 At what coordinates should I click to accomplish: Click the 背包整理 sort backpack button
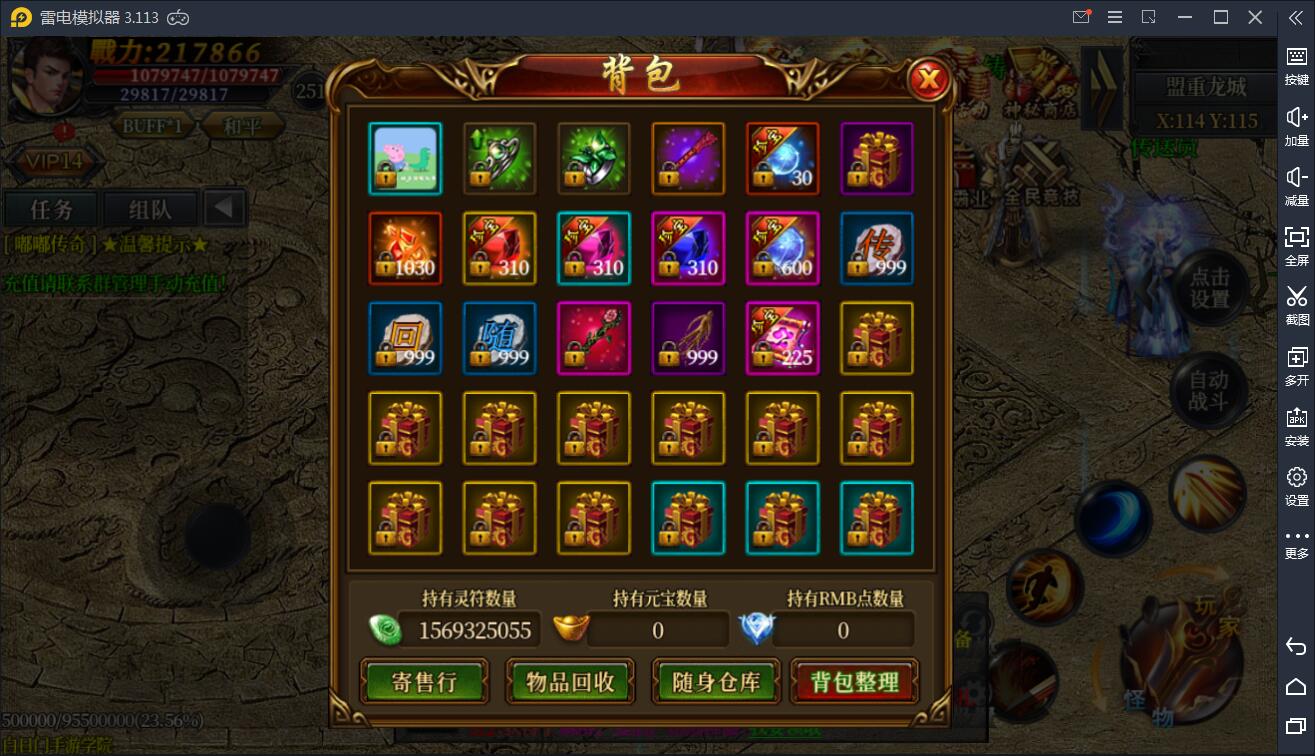click(855, 681)
